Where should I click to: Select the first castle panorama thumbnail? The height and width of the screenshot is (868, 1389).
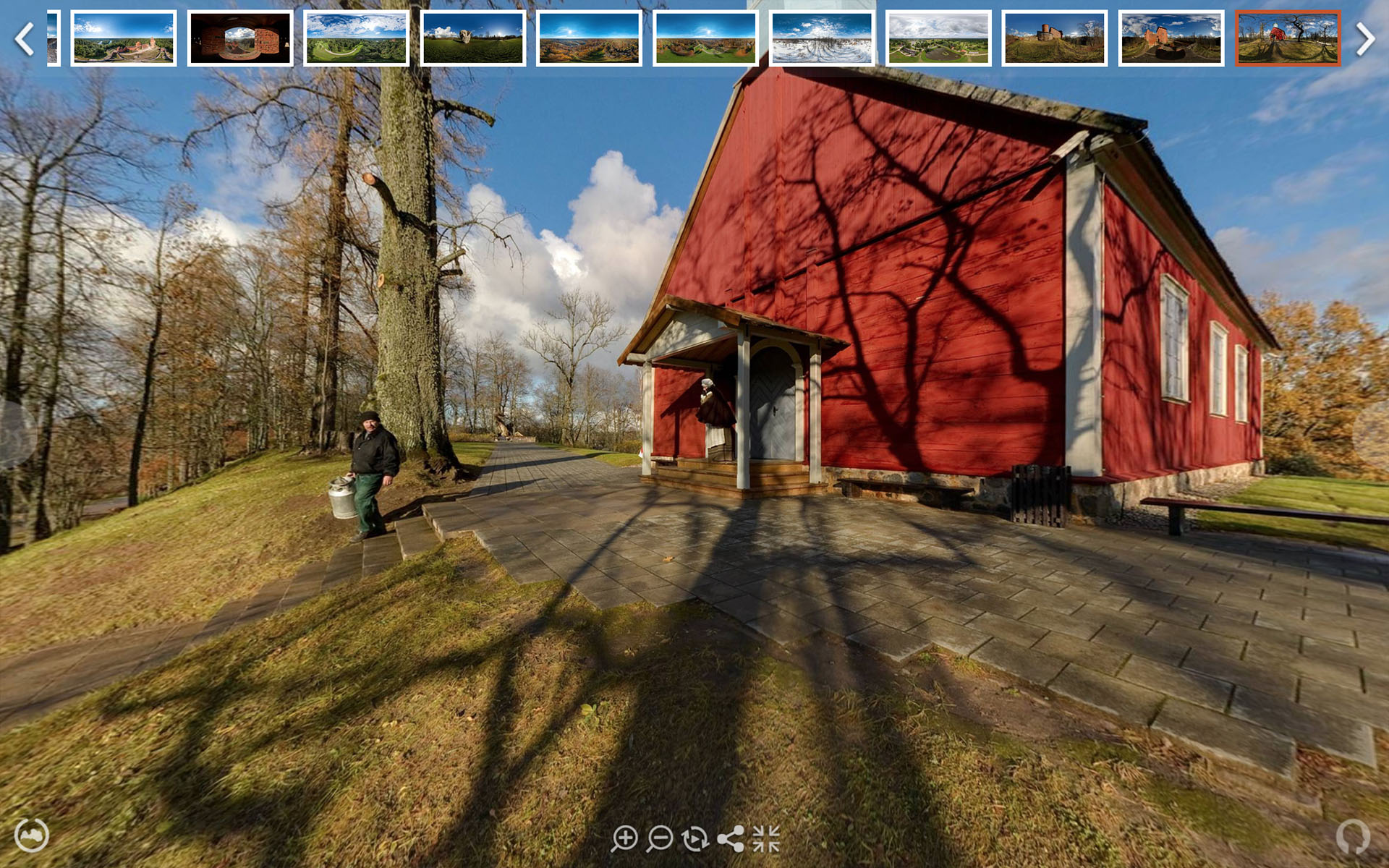[124, 40]
